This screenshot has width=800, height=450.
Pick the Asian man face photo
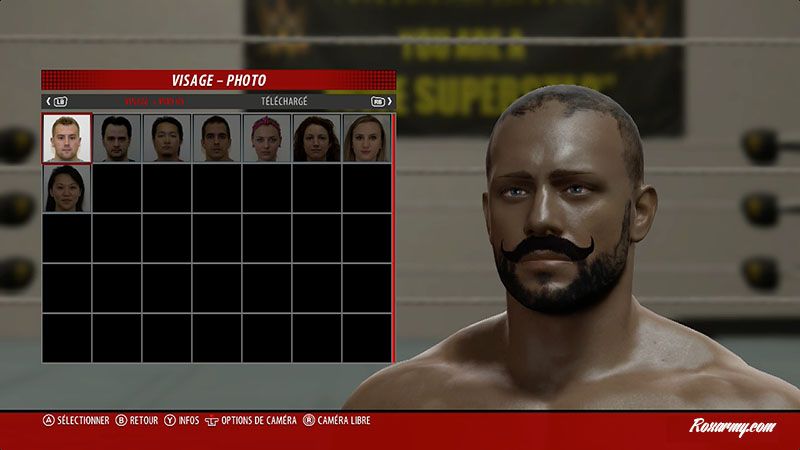coord(166,138)
